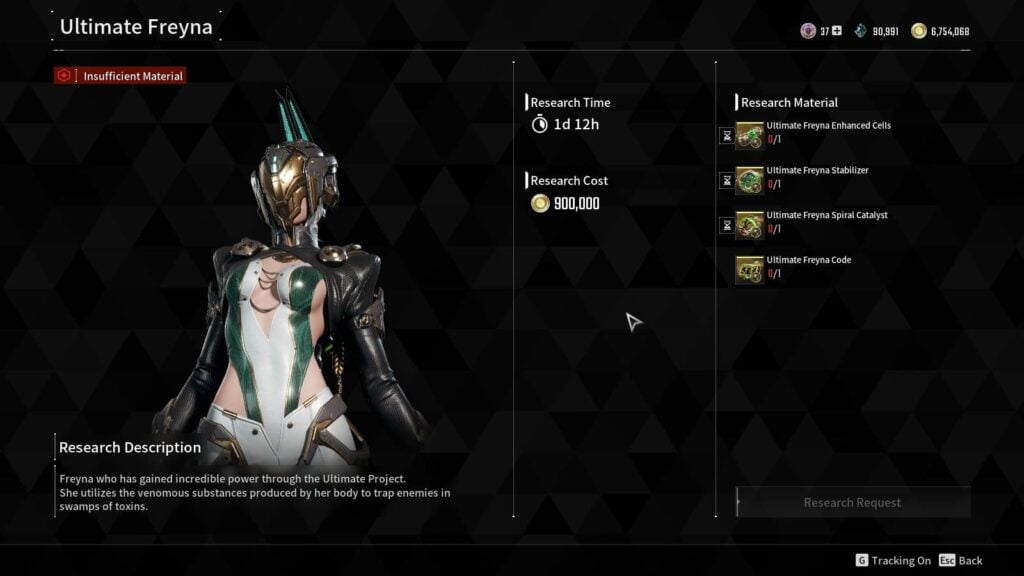1024x576 pixels.
Task: Toggle Tracking On option
Action: pos(892,561)
